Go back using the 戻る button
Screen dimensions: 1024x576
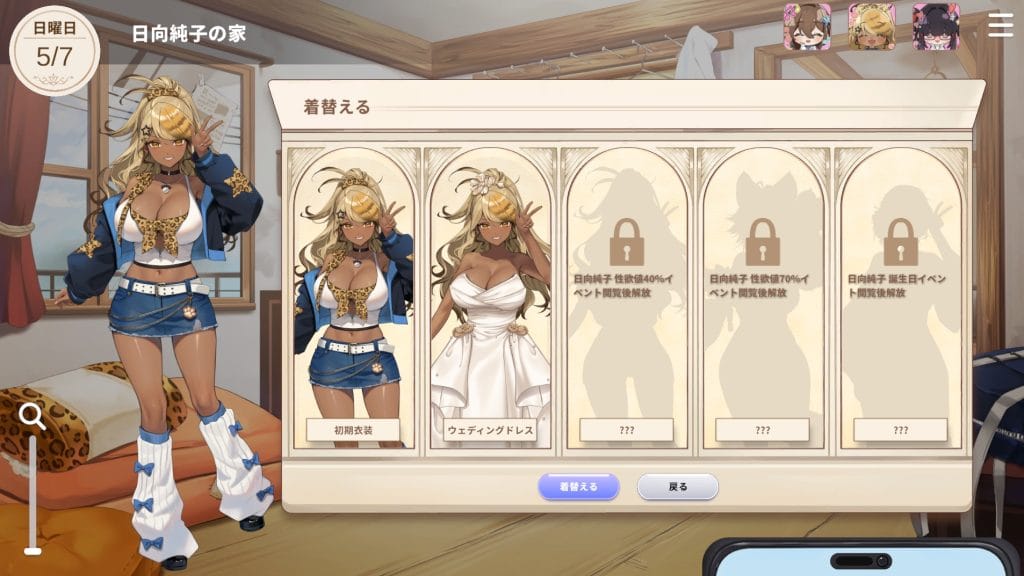pos(678,487)
